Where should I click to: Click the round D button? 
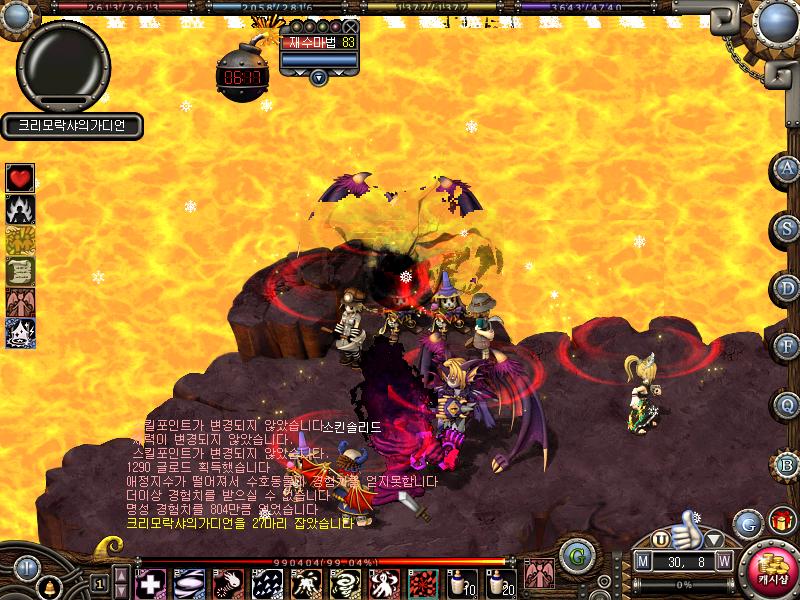[x=787, y=287]
